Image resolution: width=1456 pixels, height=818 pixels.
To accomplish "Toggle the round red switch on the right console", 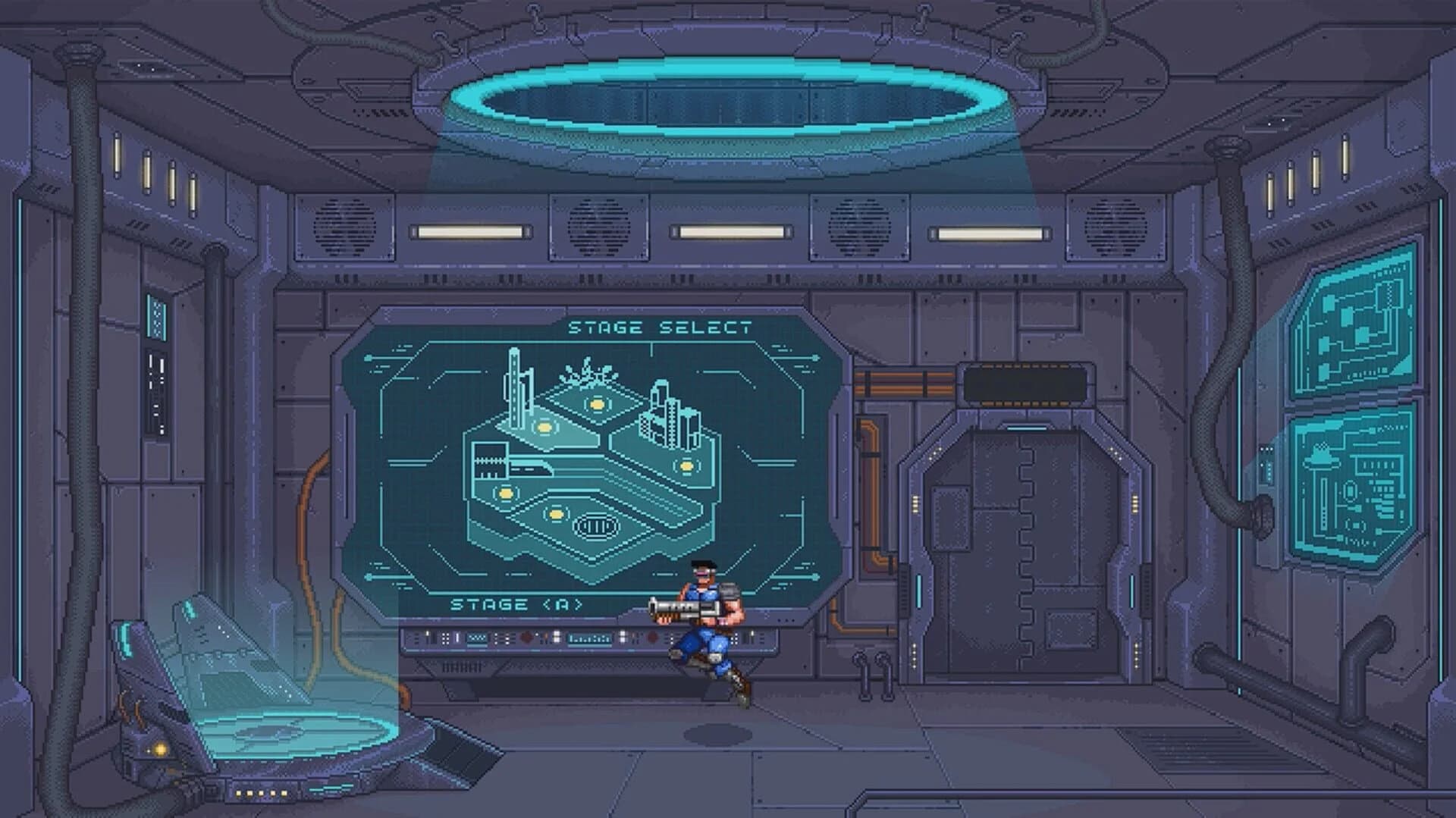I will click(651, 638).
